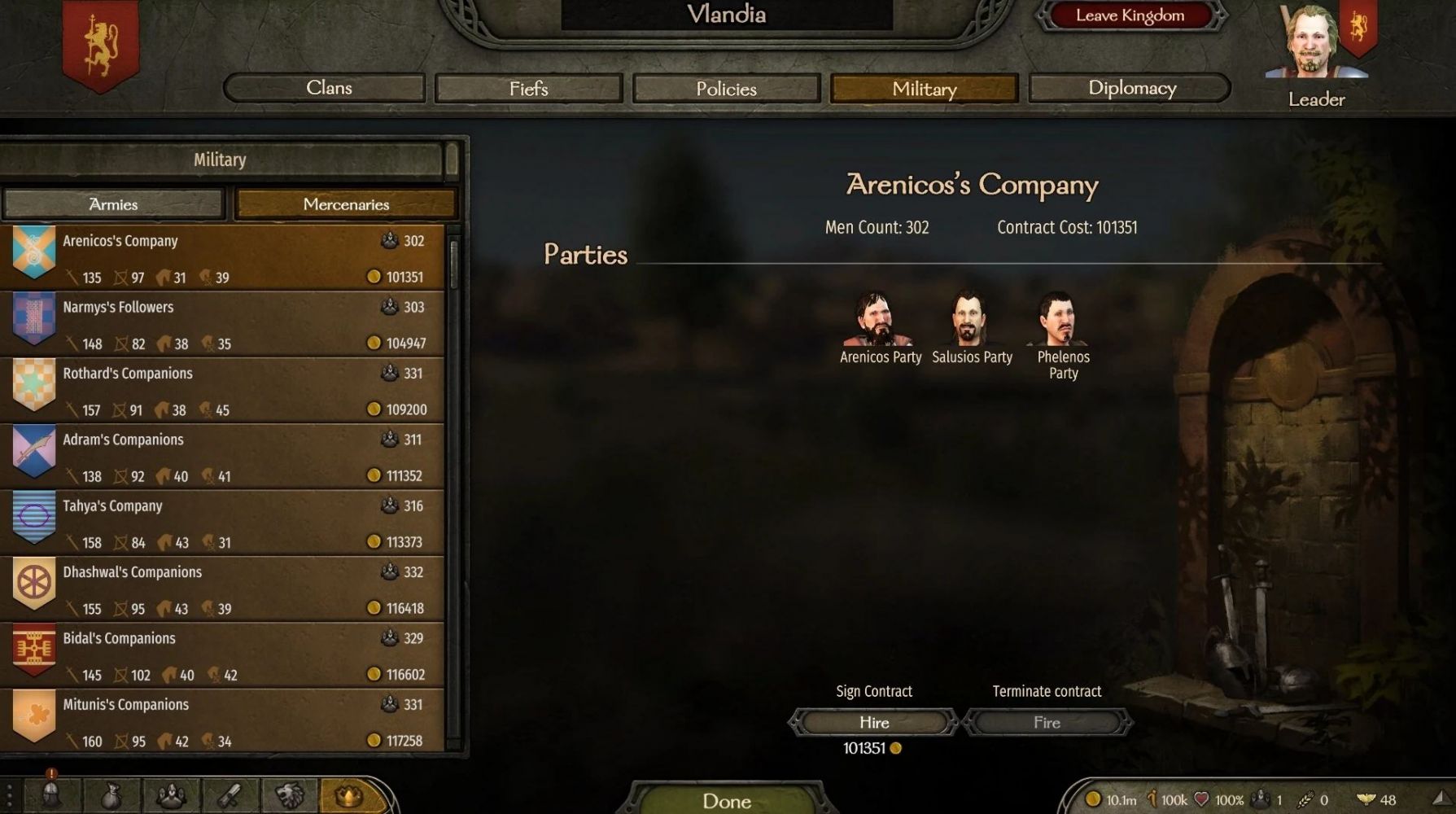The height and width of the screenshot is (814, 1456).
Task: Hire Arenicos's Company with the Hire button
Action: 874,722
